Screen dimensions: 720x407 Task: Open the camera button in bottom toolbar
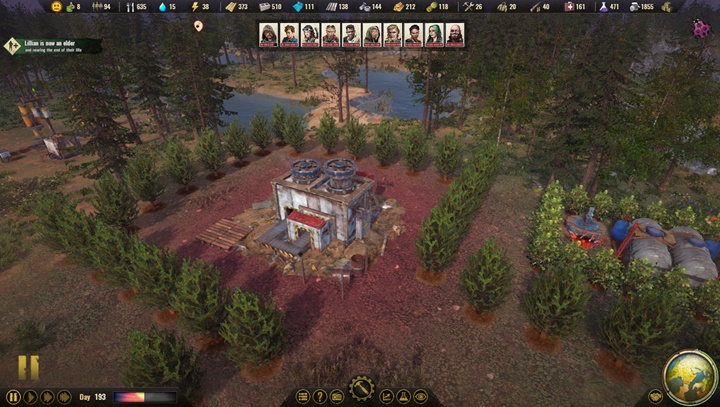click(x=337, y=397)
